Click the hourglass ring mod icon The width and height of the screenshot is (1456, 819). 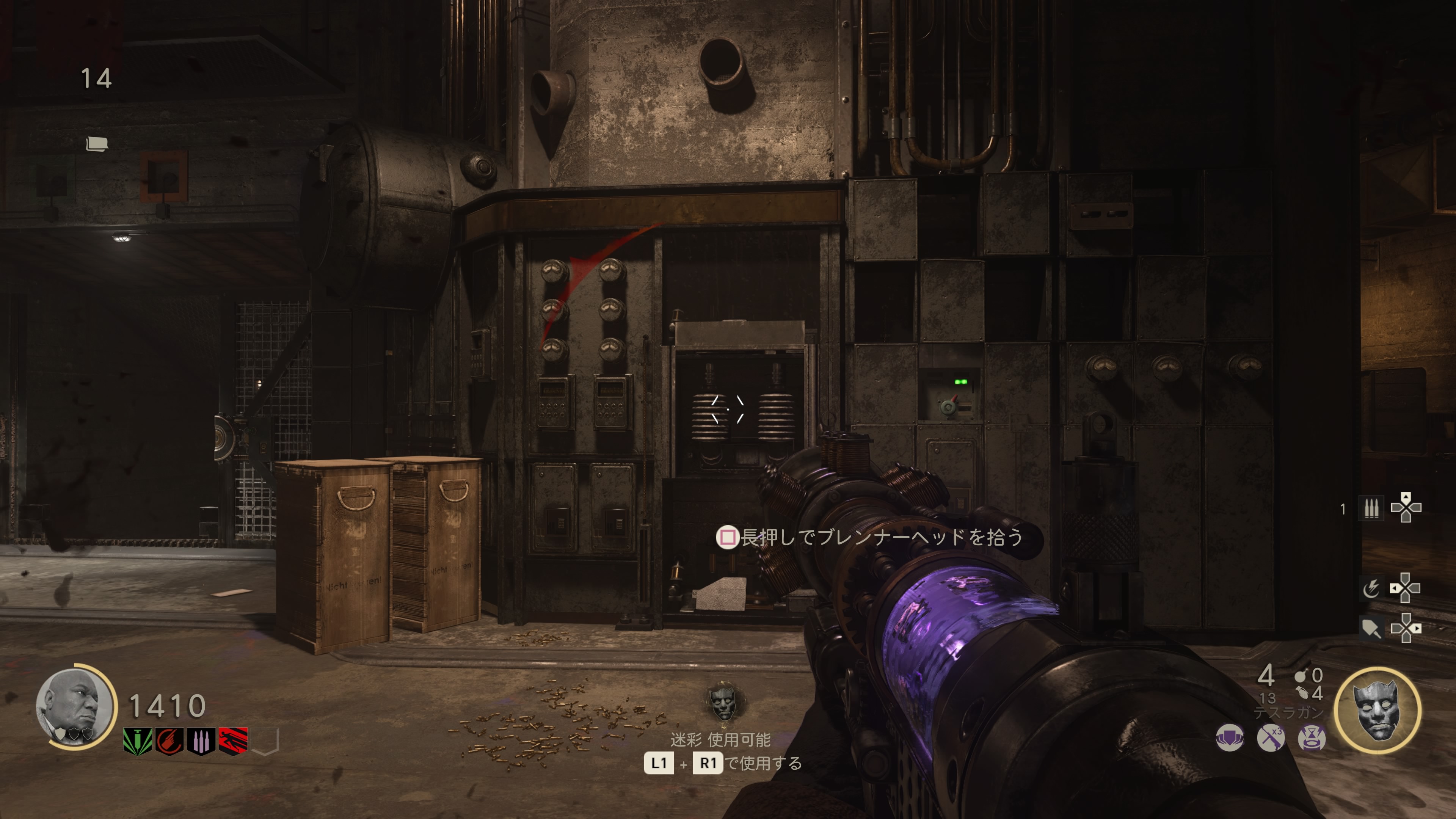tap(1311, 737)
